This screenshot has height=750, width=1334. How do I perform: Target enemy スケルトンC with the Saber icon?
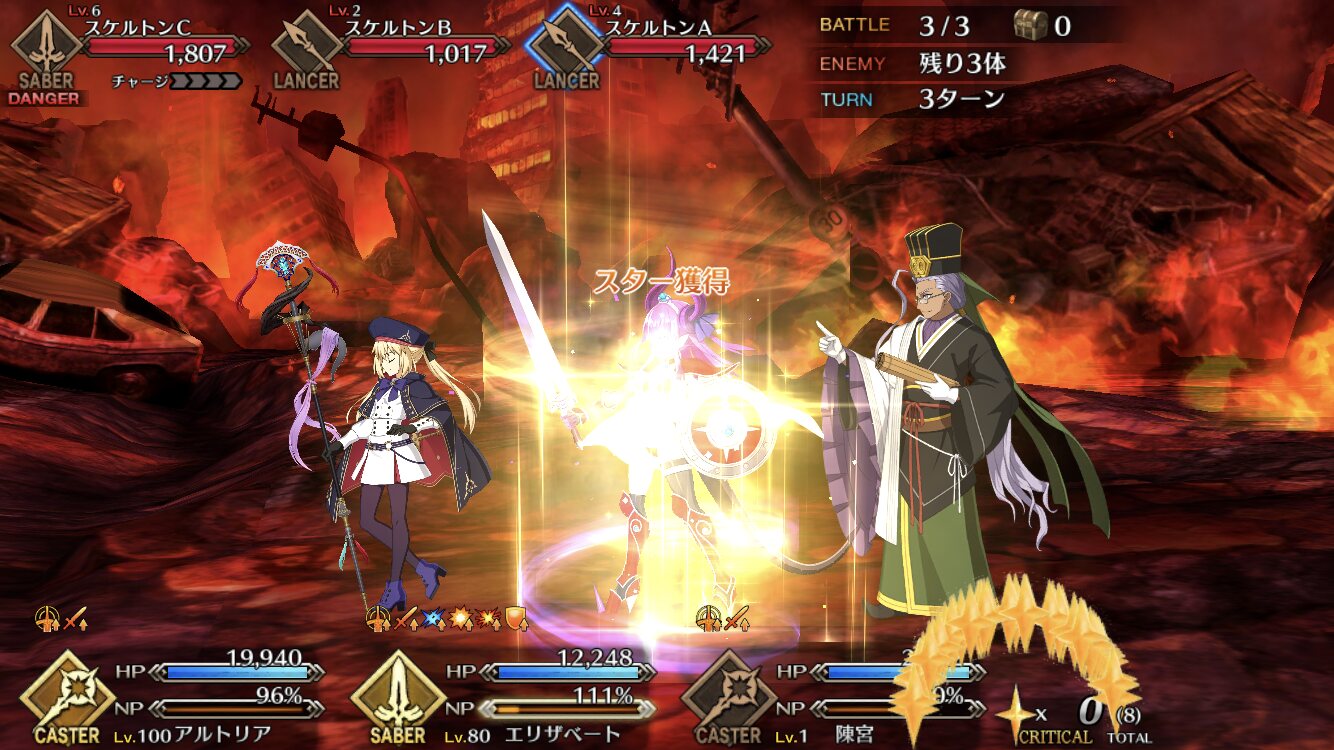[46, 47]
